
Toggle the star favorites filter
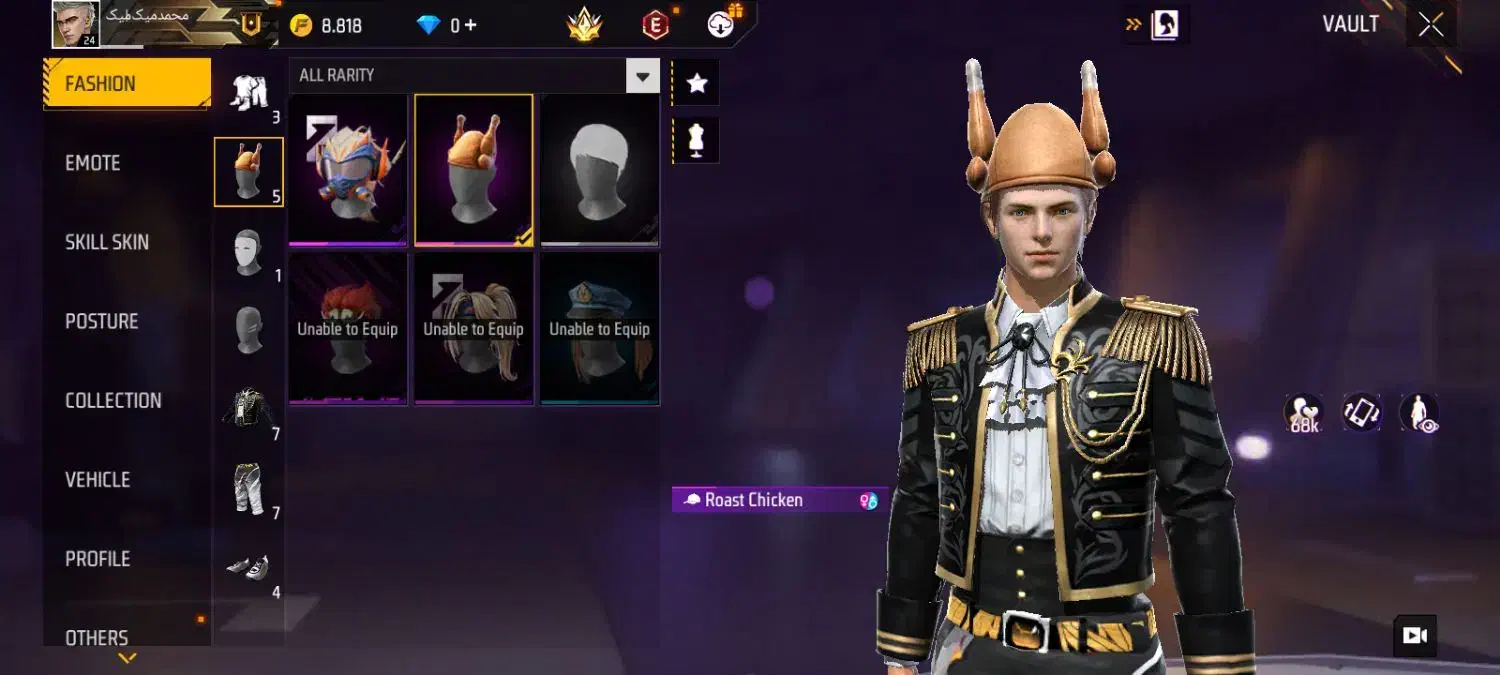pos(697,84)
